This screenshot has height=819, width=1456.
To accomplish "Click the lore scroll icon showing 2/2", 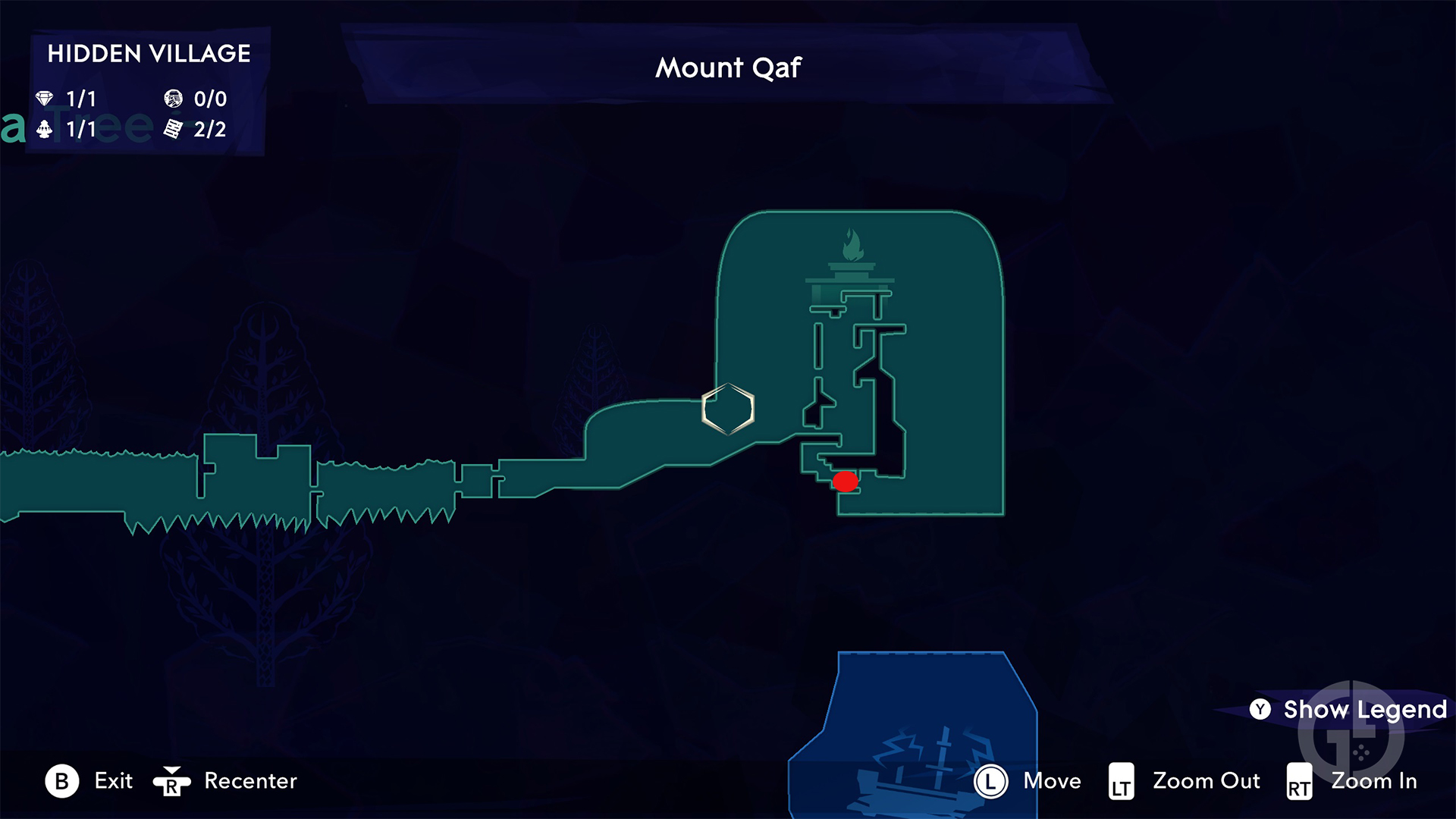I will (x=173, y=129).
